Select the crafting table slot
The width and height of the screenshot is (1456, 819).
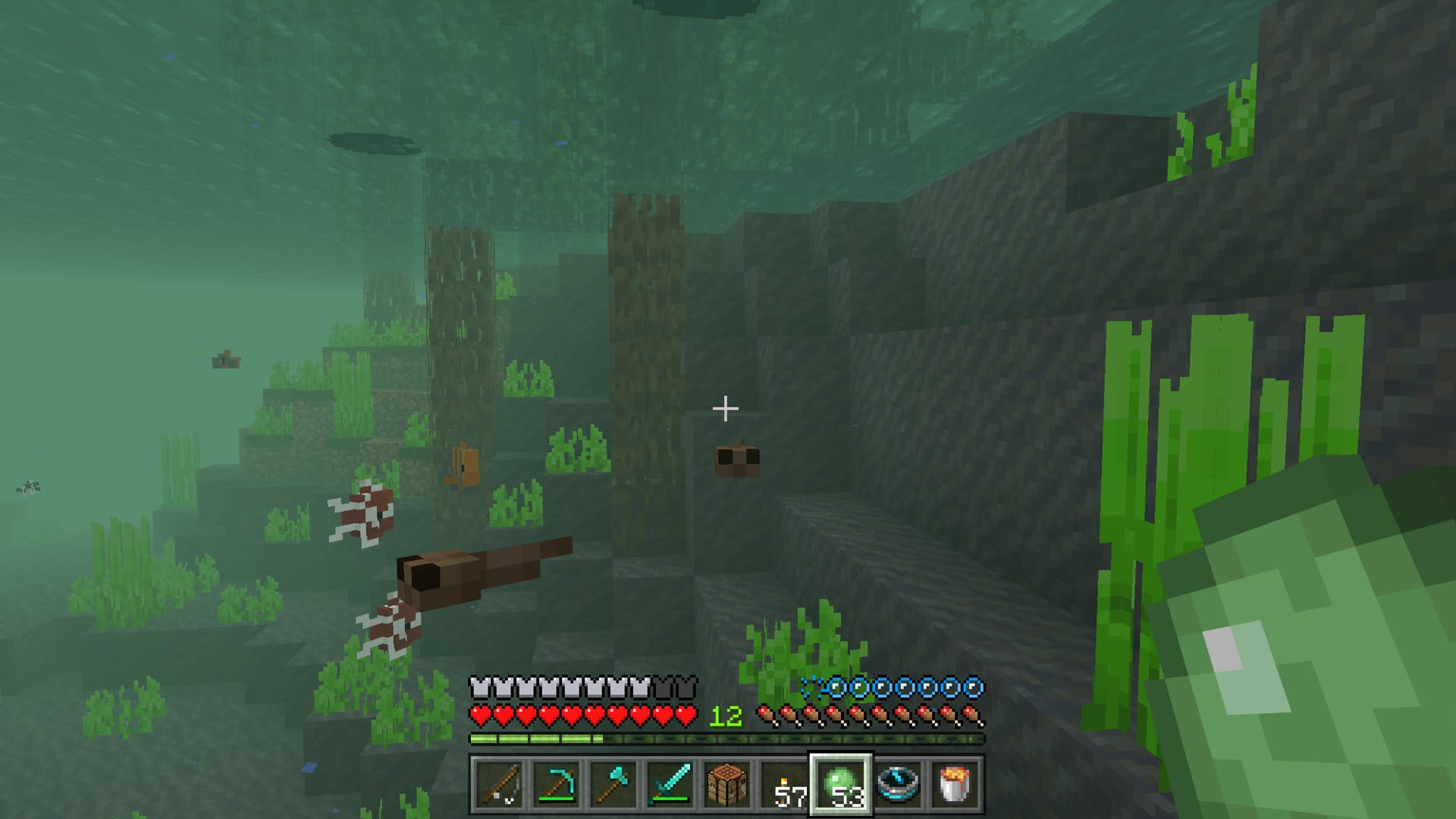[x=726, y=784]
